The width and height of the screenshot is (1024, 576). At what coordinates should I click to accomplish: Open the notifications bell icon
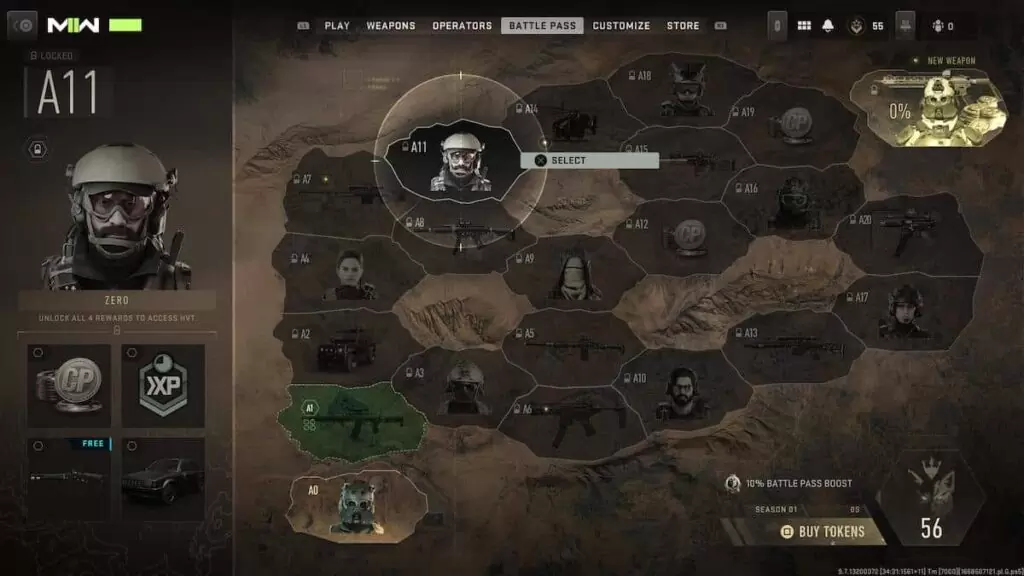click(828, 26)
